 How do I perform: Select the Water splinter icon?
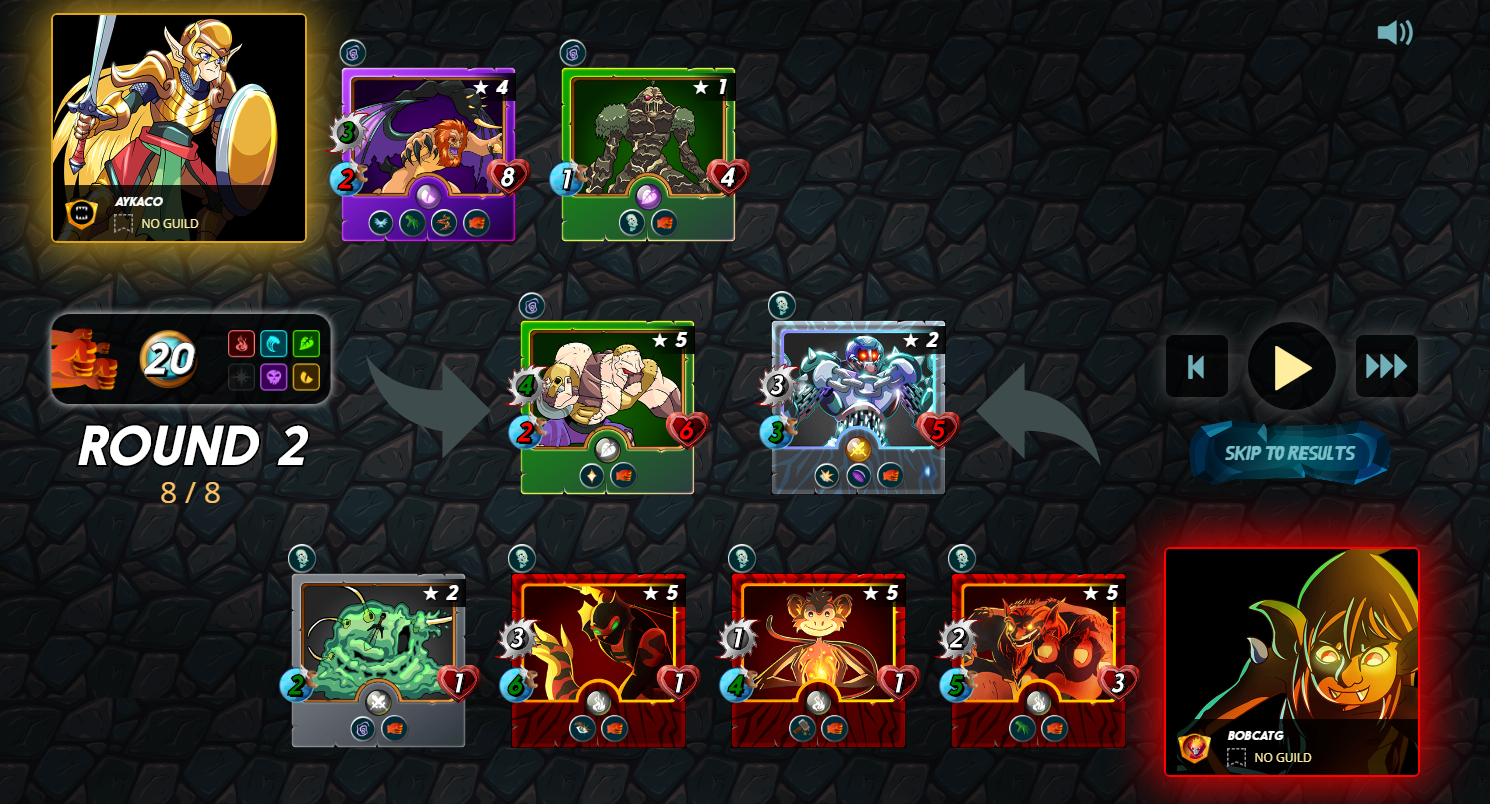tap(274, 343)
